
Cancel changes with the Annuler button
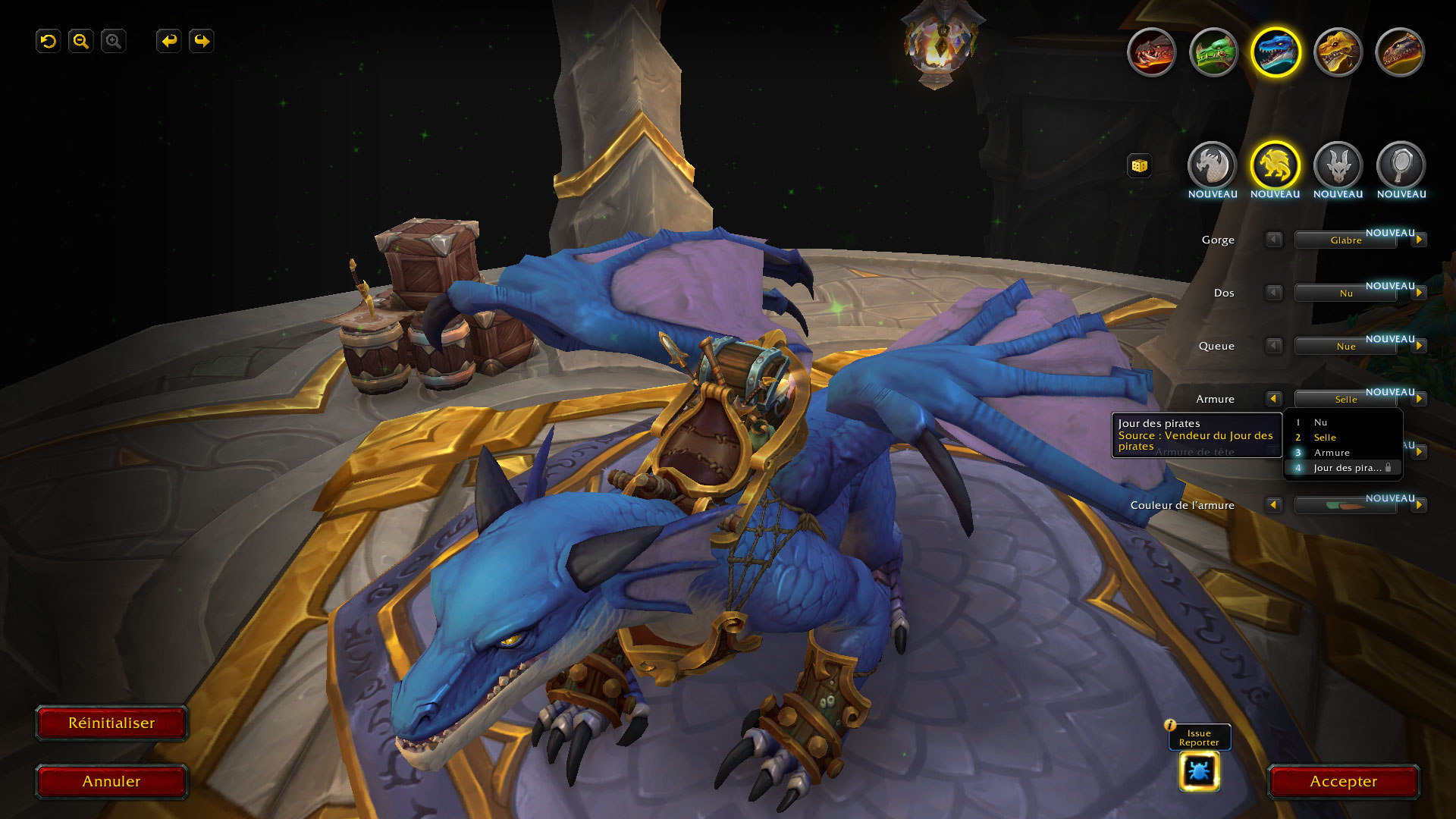click(x=111, y=782)
